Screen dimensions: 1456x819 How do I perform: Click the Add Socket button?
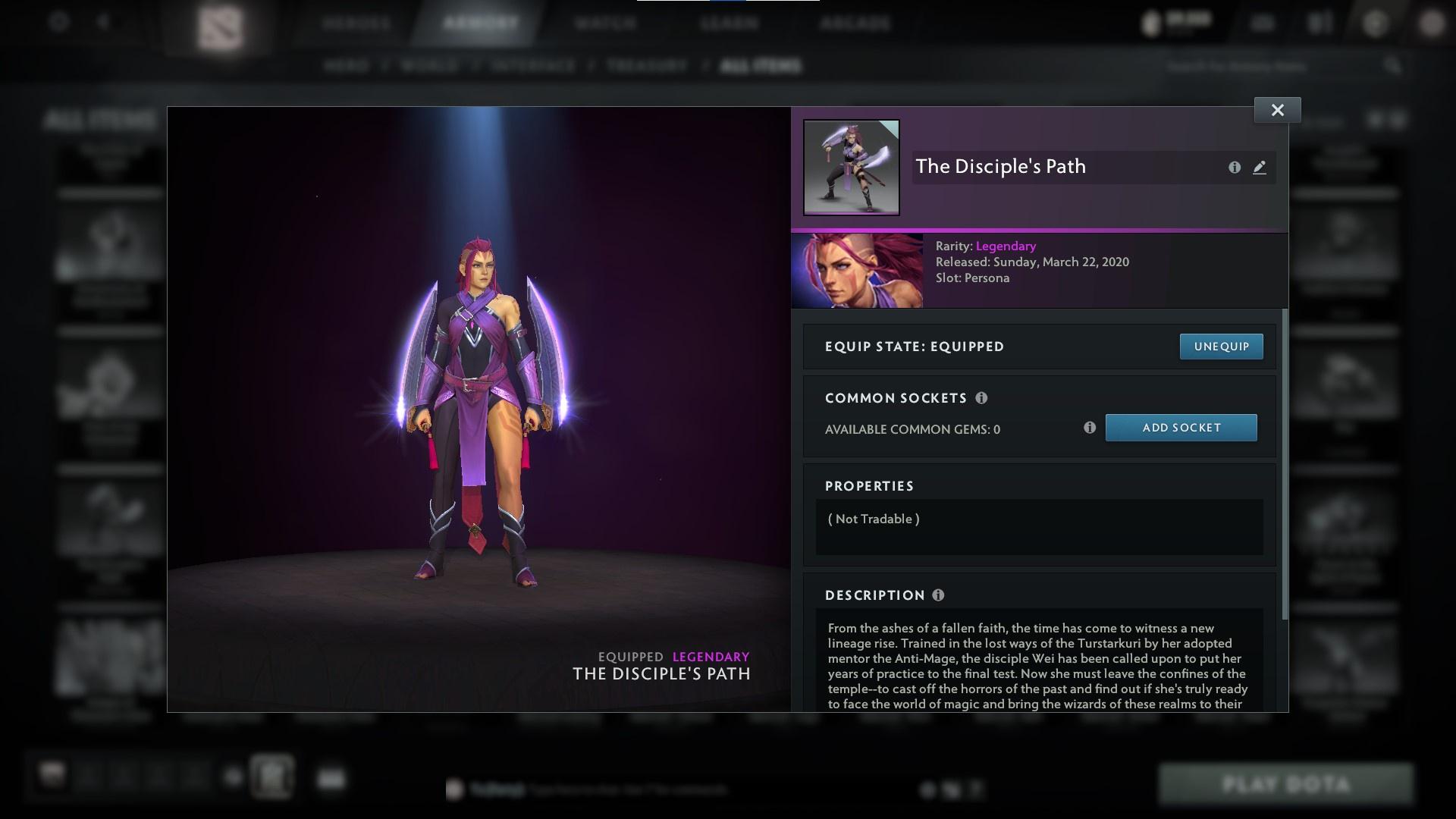pos(1181,427)
